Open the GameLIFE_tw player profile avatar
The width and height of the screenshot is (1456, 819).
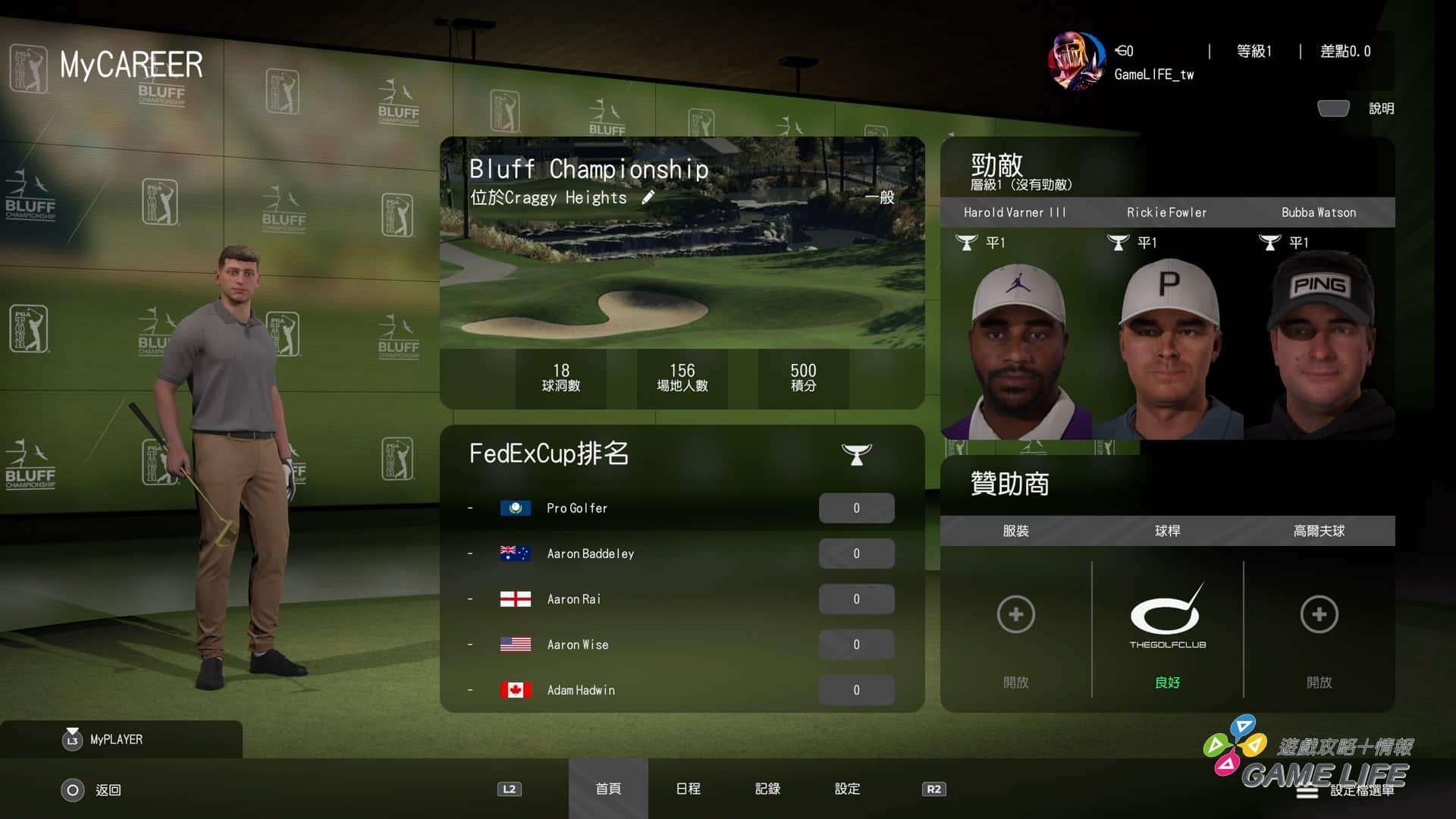[x=1076, y=61]
